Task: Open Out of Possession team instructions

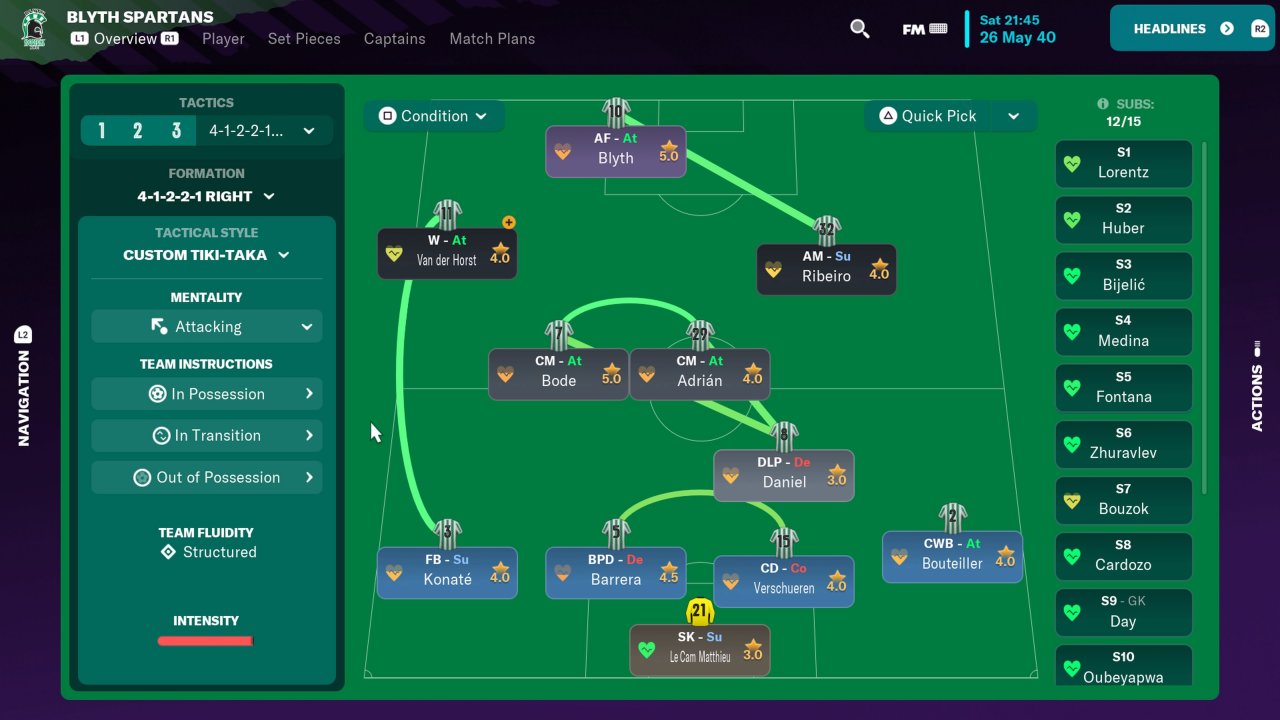Action: click(206, 478)
